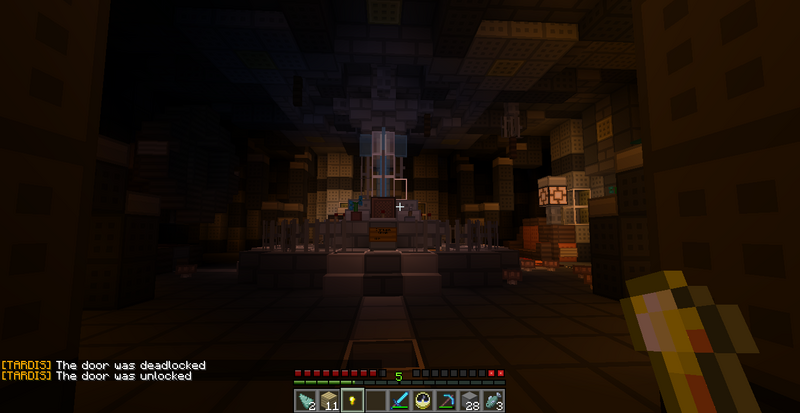Select the empty fourth hotbar slot
Screen dimensions: 800x413
[376, 400]
